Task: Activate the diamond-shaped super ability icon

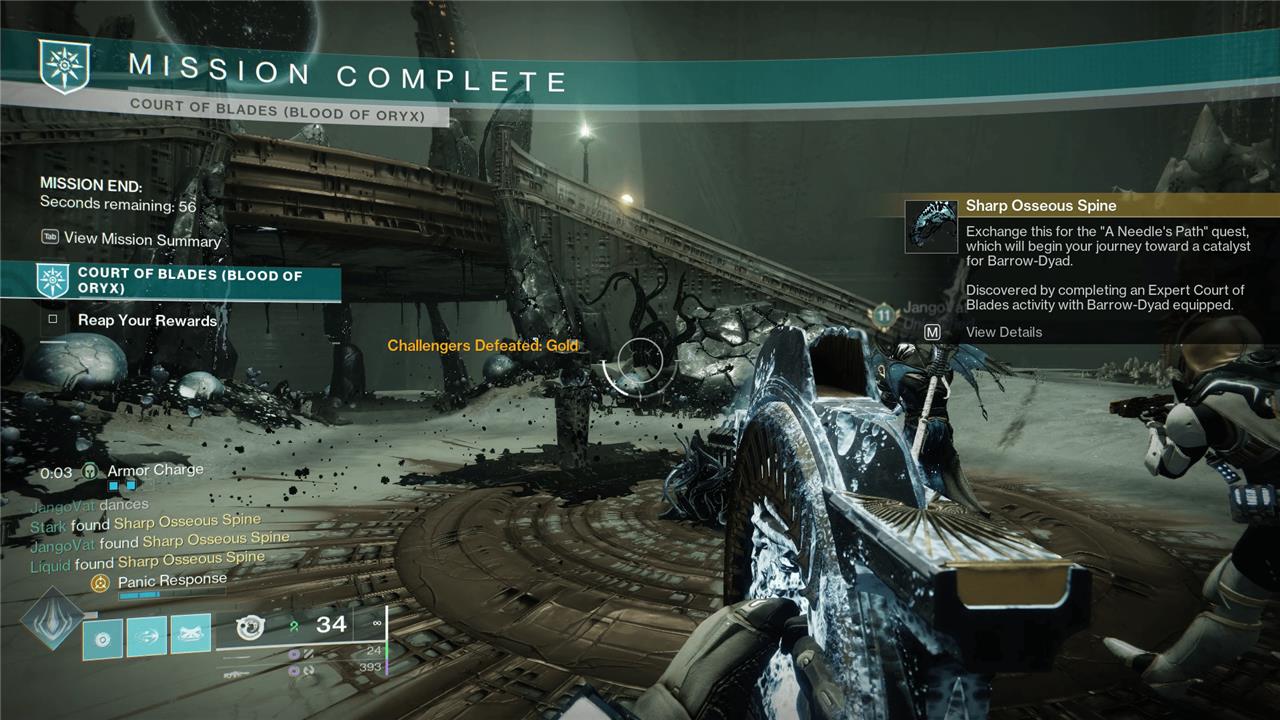Action: pos(52,620)
